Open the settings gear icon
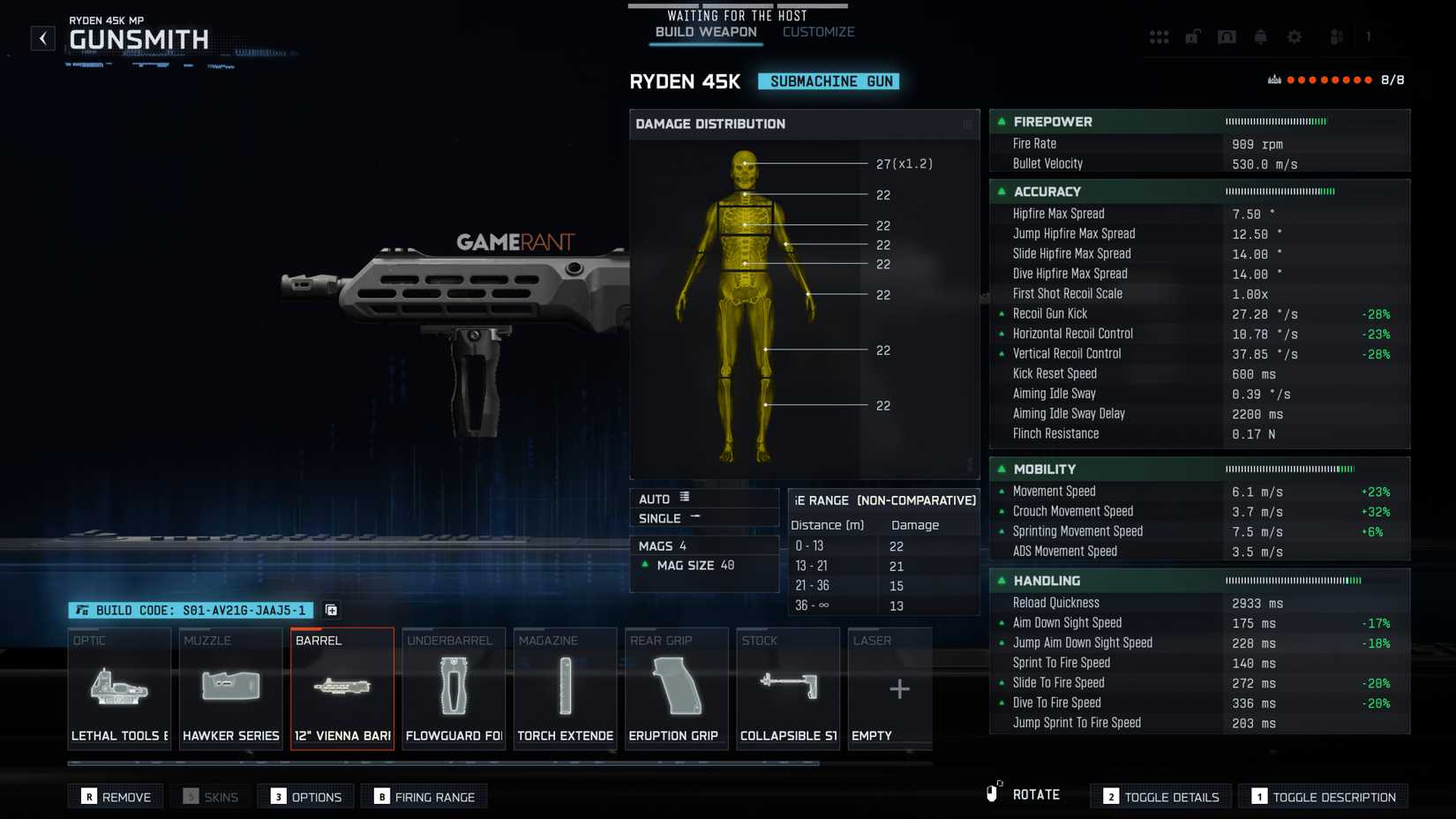Viewport: 1456px width, 819px height. [1294, 36]
